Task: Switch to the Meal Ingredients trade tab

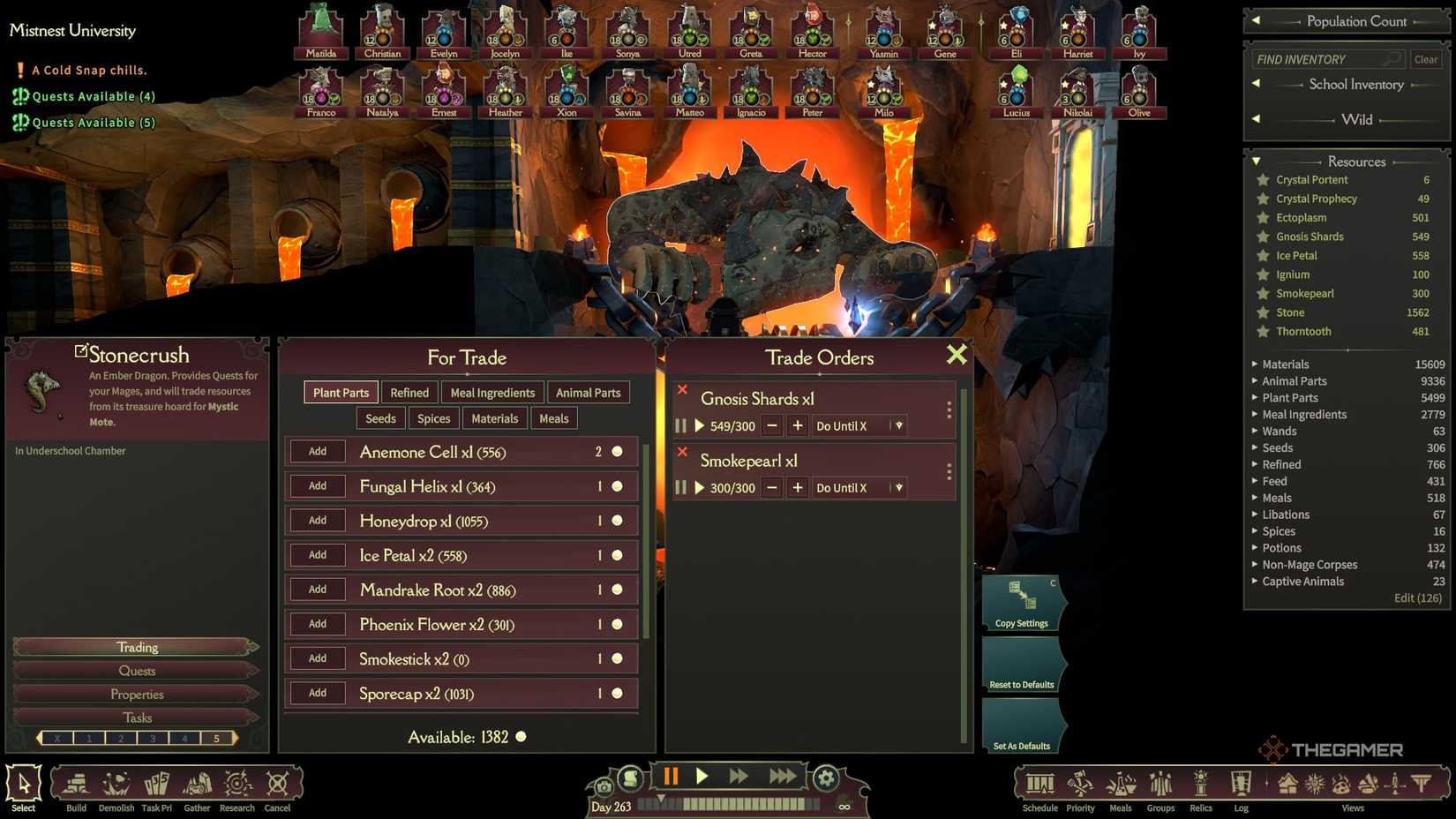Action: [x=492, y=392]
